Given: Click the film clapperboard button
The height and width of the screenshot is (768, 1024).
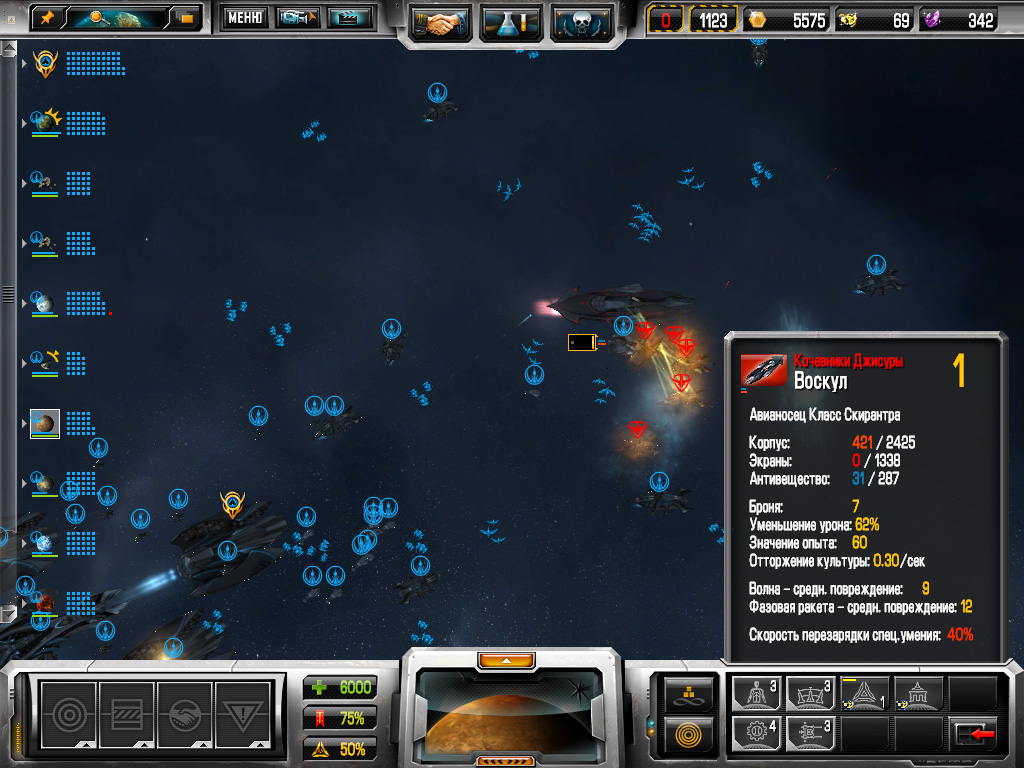Looking at the screenshot, I should pyautogui.click(x=350, y=17).
